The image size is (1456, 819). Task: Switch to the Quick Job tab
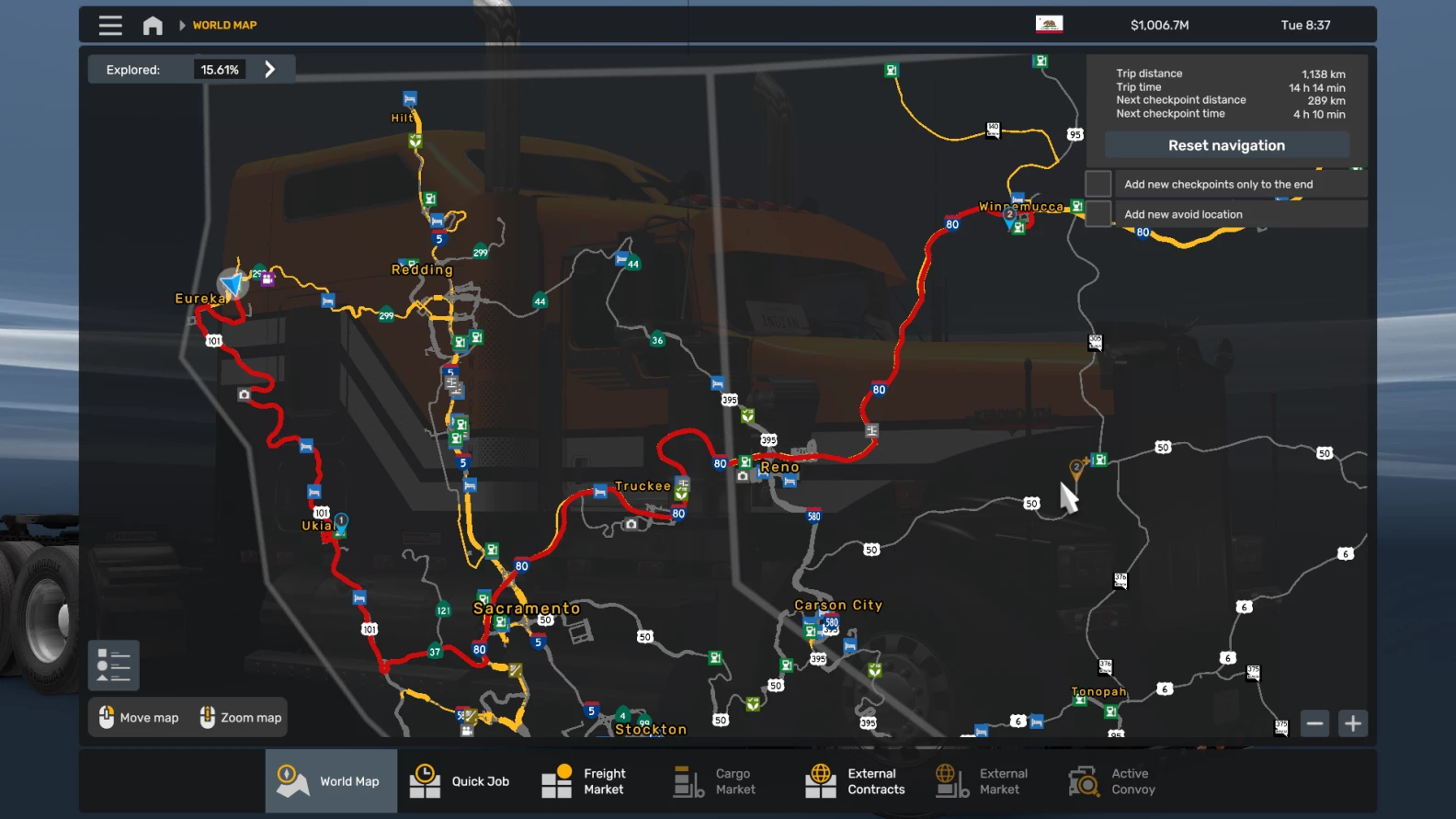pos(462,780)
